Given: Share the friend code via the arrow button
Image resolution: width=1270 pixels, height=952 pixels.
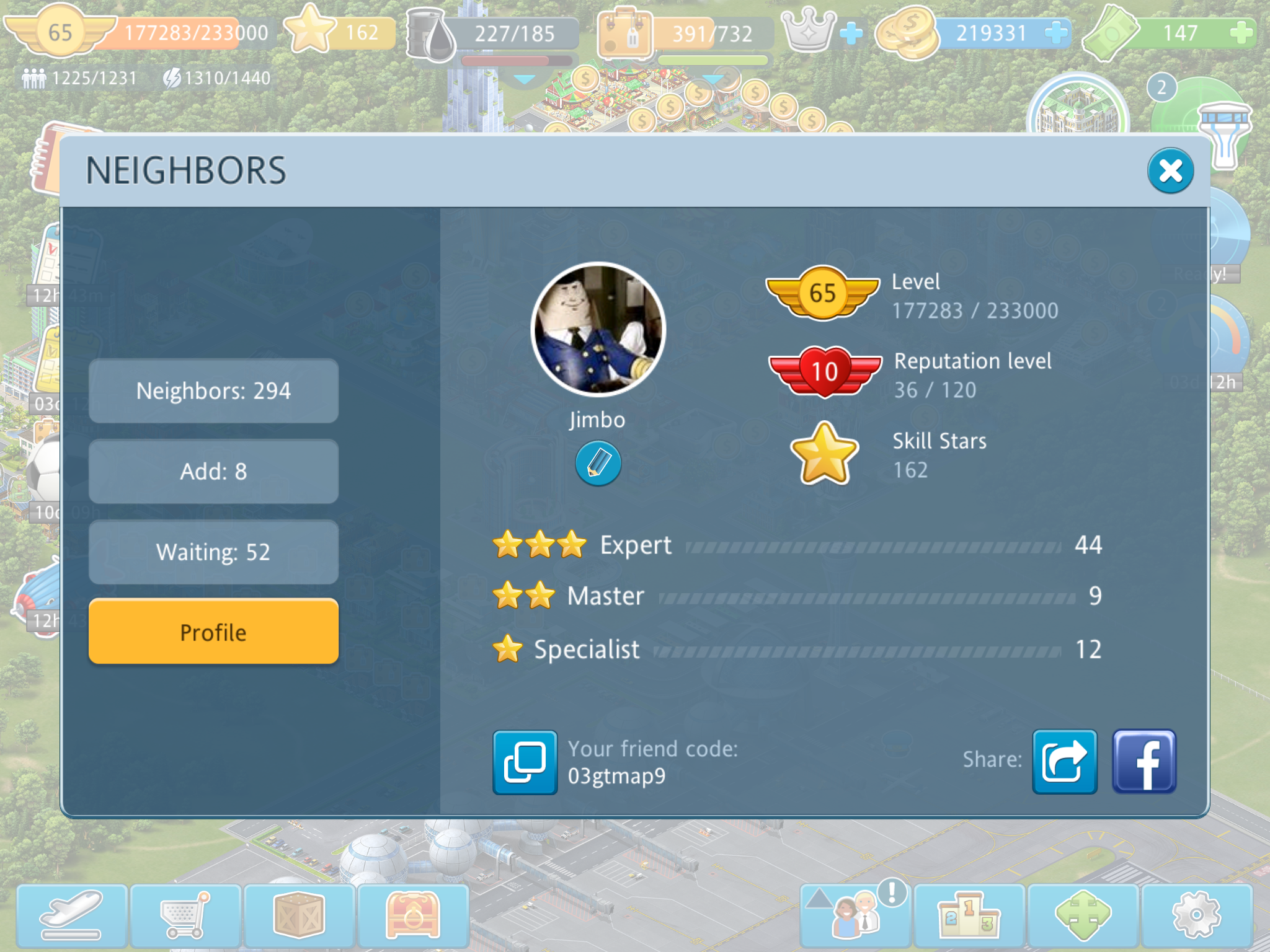Looking at the screenshot, I should point(1064,762).
